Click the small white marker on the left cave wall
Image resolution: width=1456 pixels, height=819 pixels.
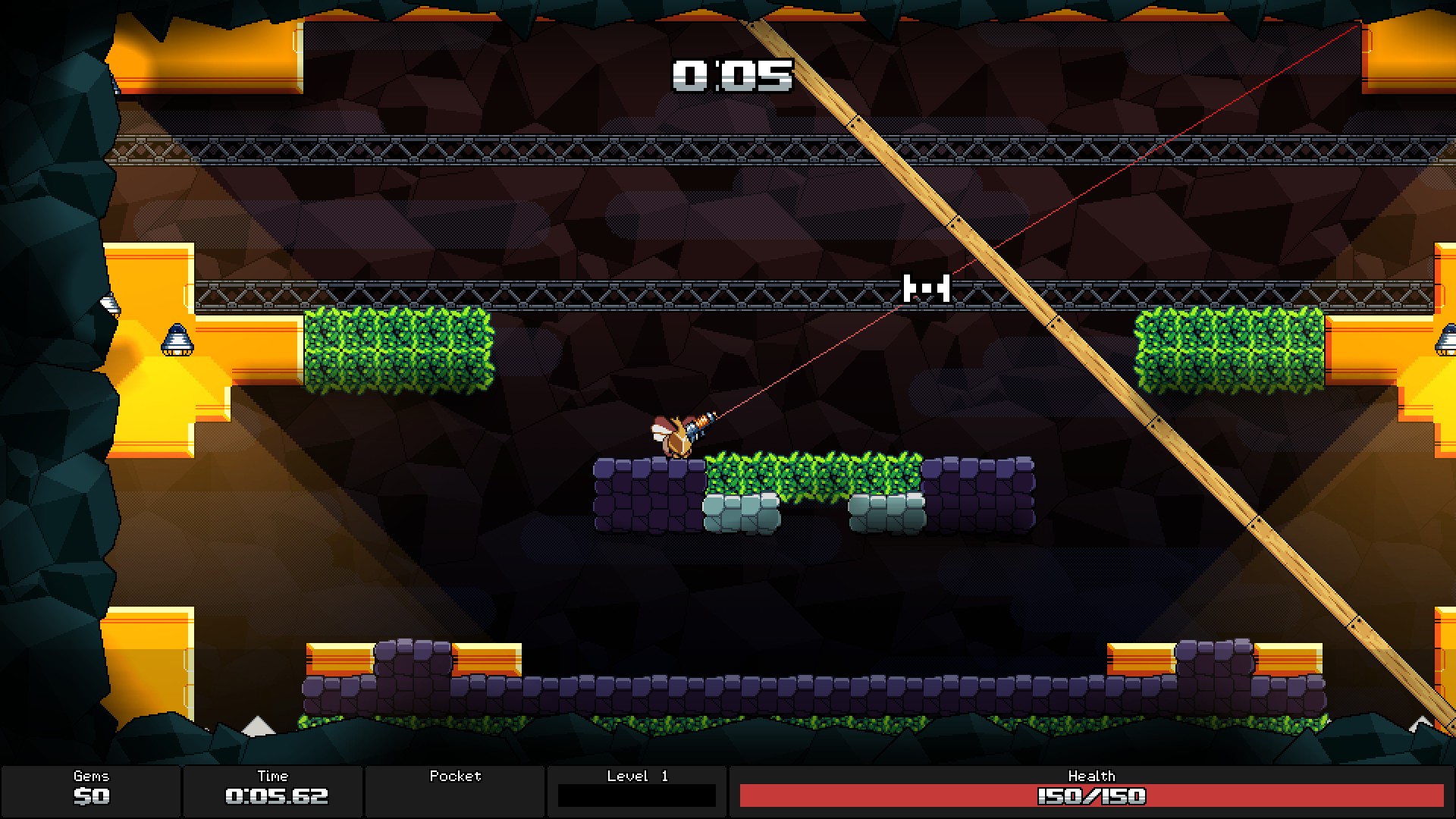(108, 305)
